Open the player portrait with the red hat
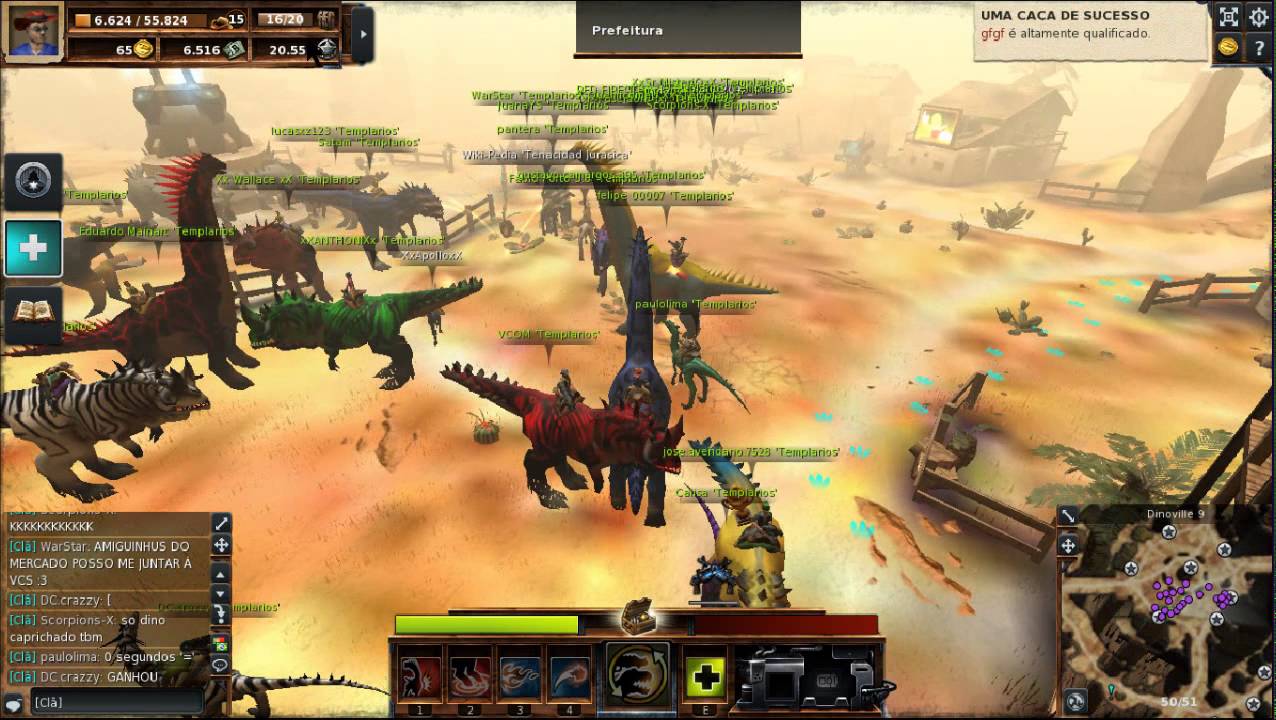Image resolution: width=1276 pixels, height=720 pixels. (35, 33)
